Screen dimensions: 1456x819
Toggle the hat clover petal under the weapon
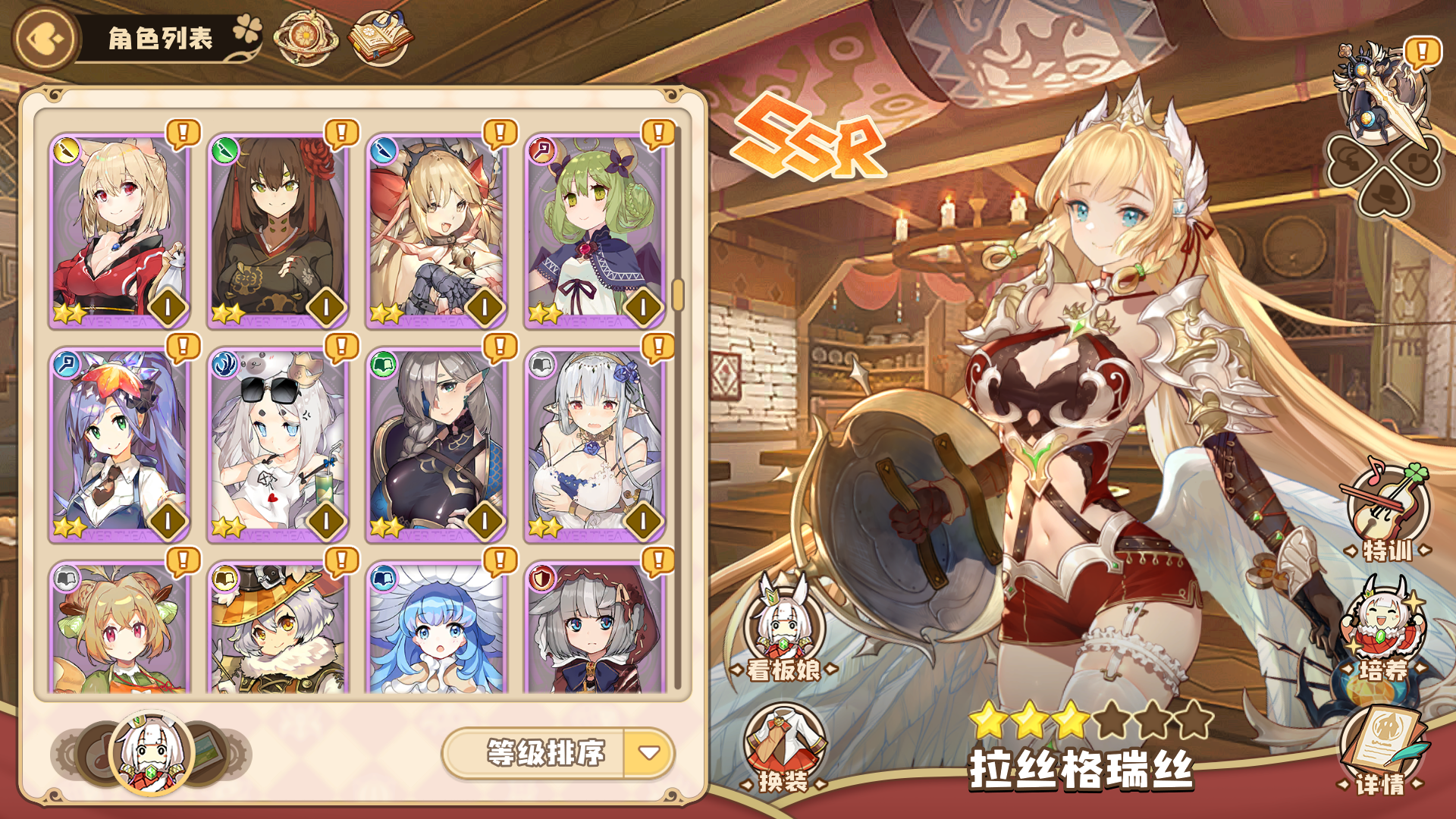(x=1383, y=193)
